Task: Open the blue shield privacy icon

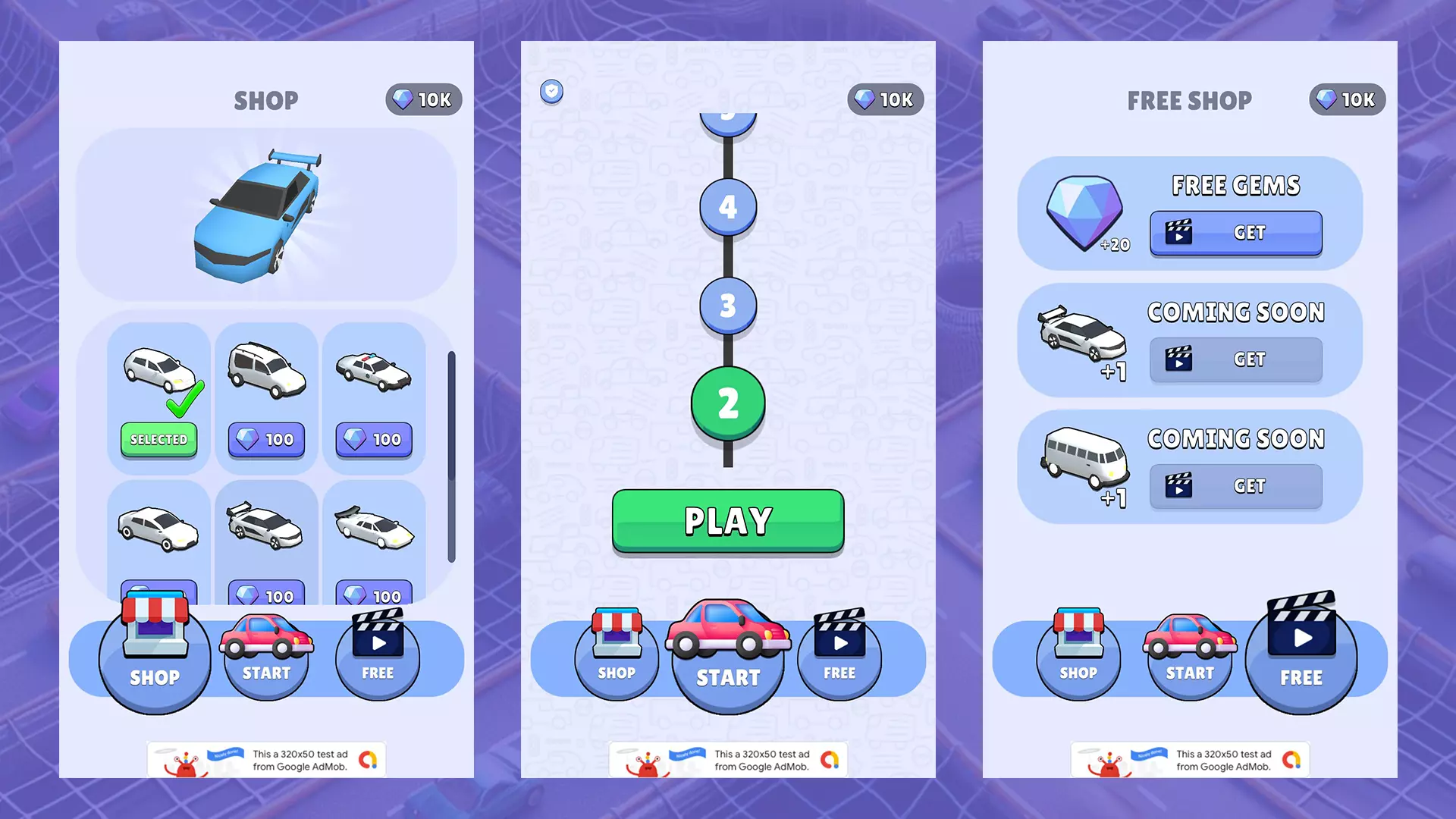Action: (551, 92)
